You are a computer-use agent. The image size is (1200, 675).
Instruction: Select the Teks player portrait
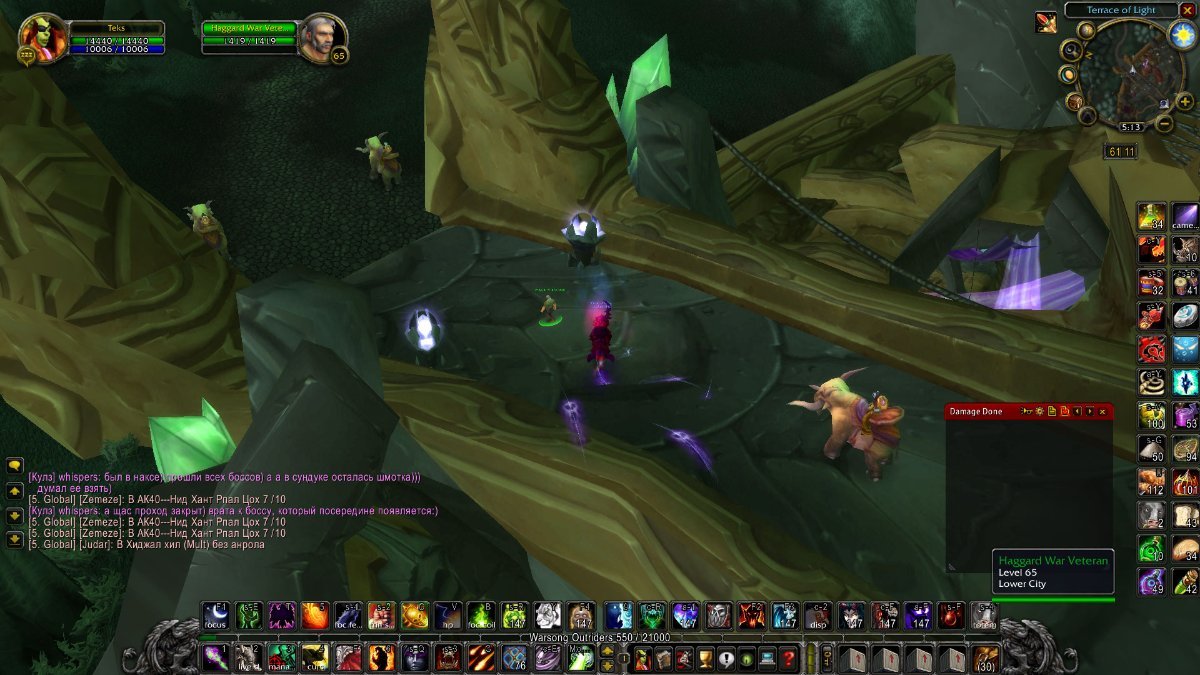pyautogui.click(x=43, y=37)
